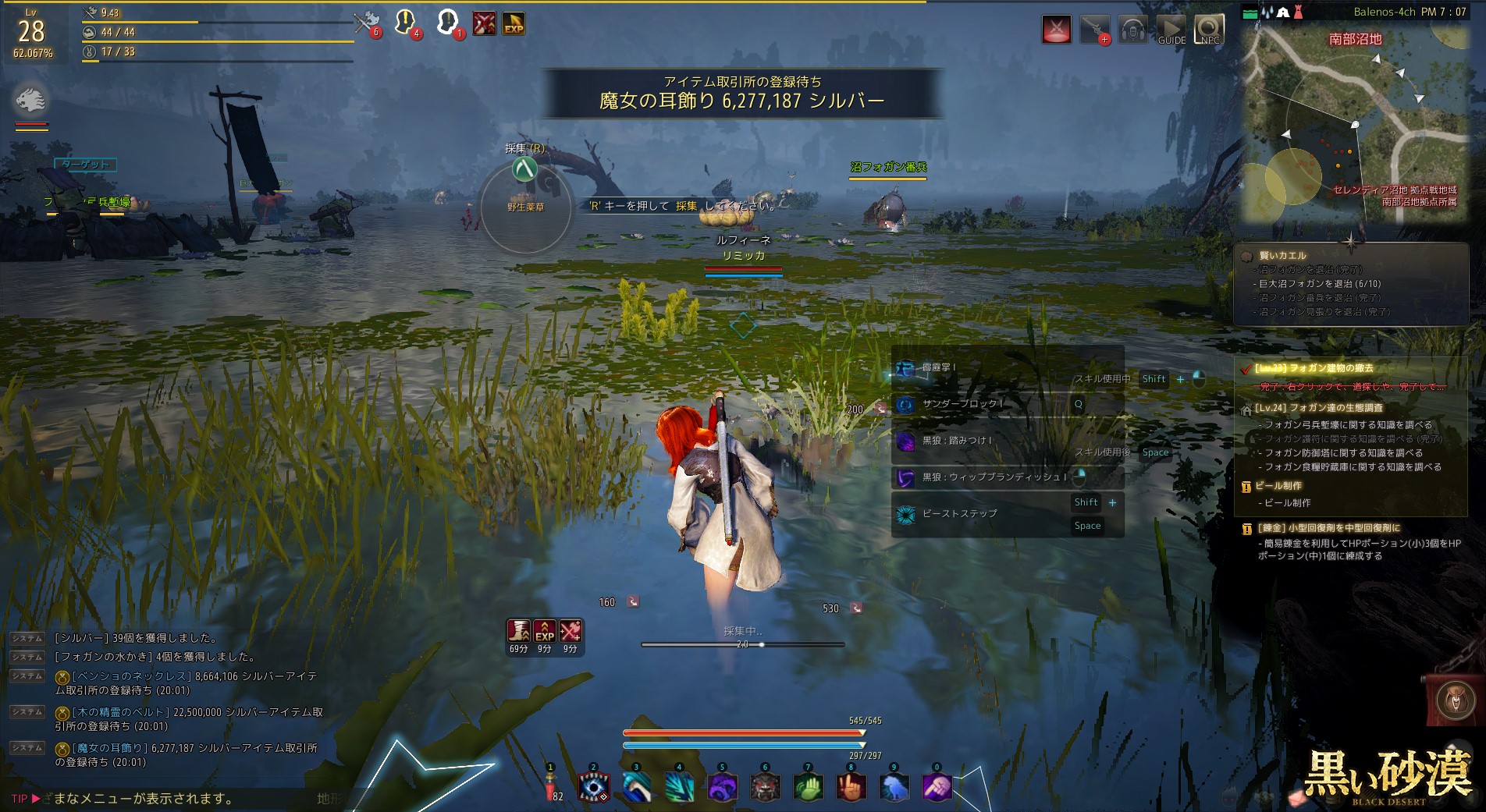Activate the purple smoke skill in slot 5
Image resolution: width=1486 pixels, height=812 pixels.
pyautogui.click(x=722, y=786)
